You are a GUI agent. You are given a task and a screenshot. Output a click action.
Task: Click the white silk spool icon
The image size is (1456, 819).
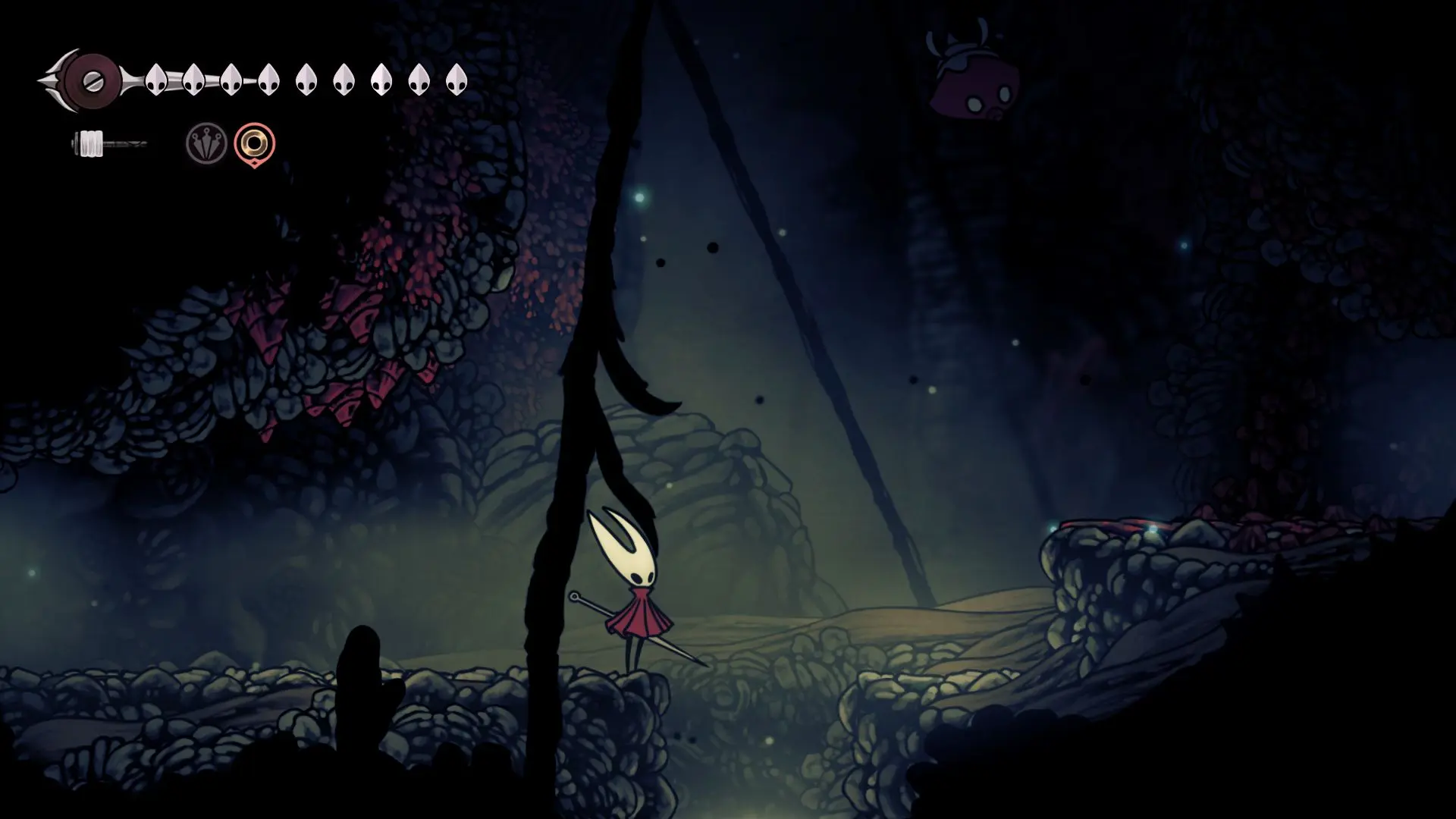click(x=91, y=143)
